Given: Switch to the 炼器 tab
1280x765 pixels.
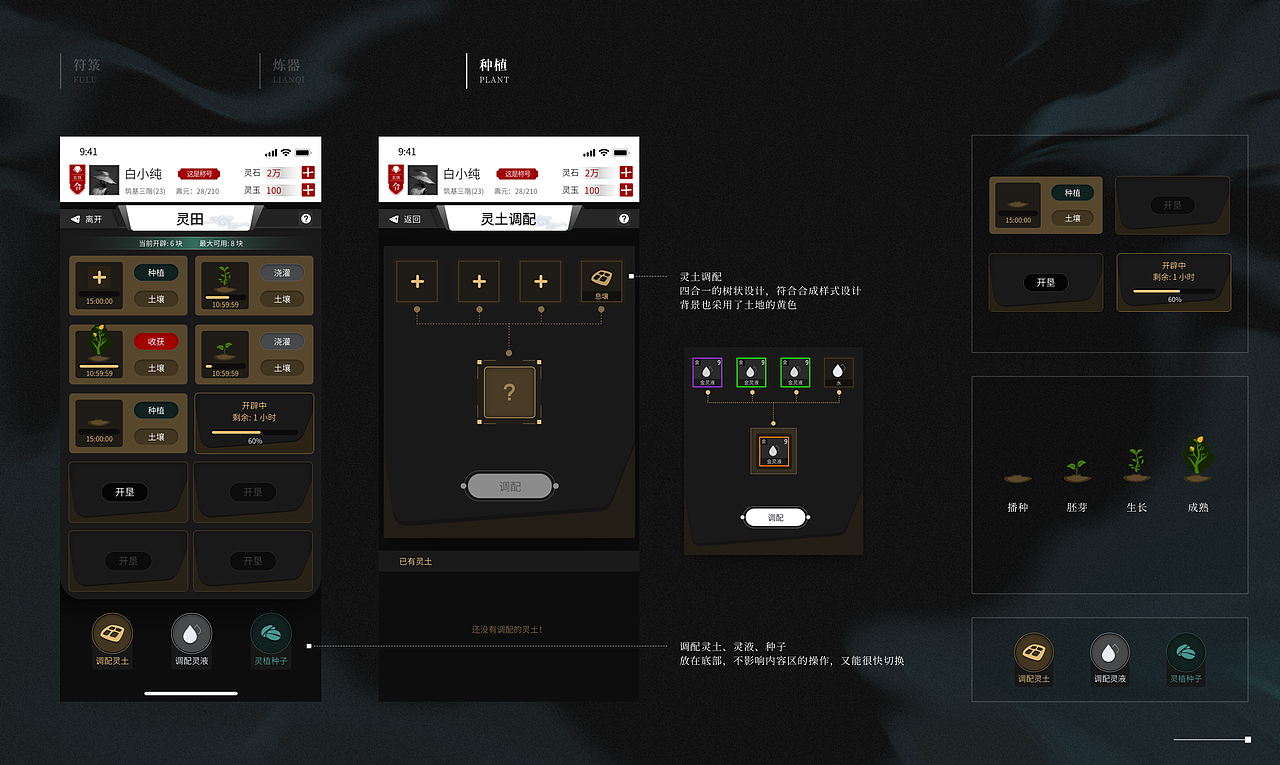Looking at the screenshot, I should coord(286,68).
